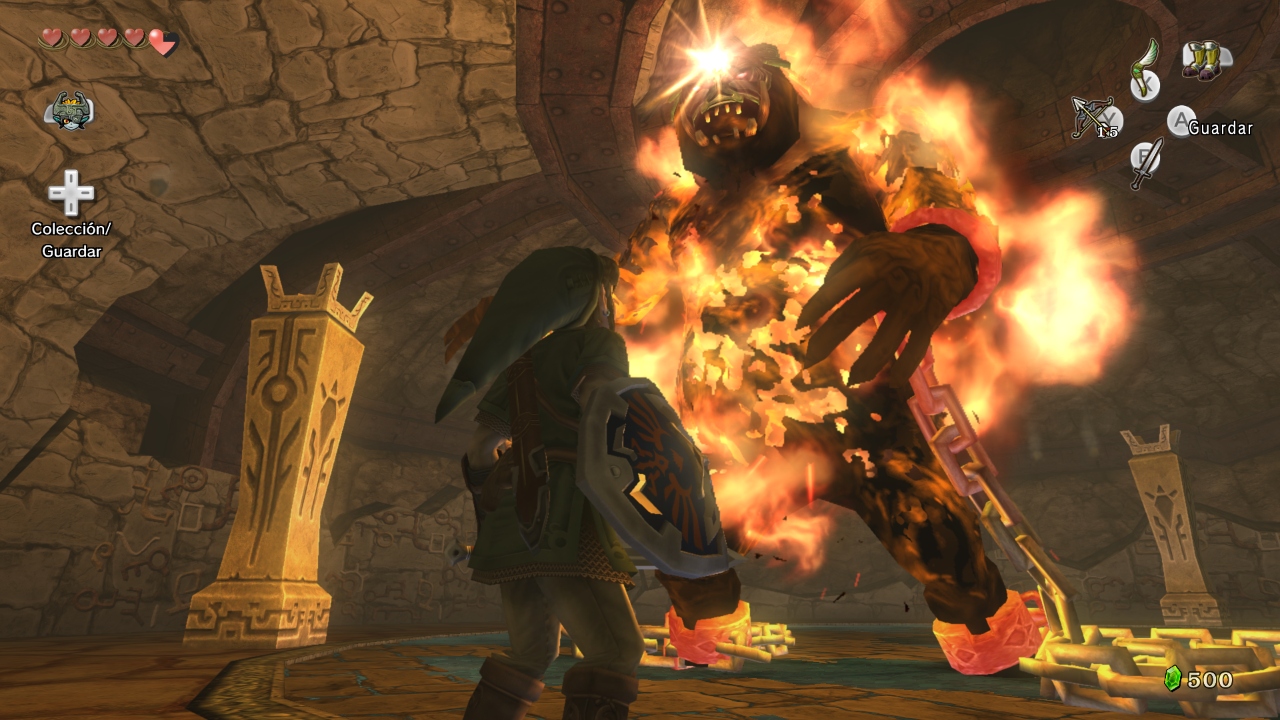Choose the Hero's Bow item icon

1093,117
